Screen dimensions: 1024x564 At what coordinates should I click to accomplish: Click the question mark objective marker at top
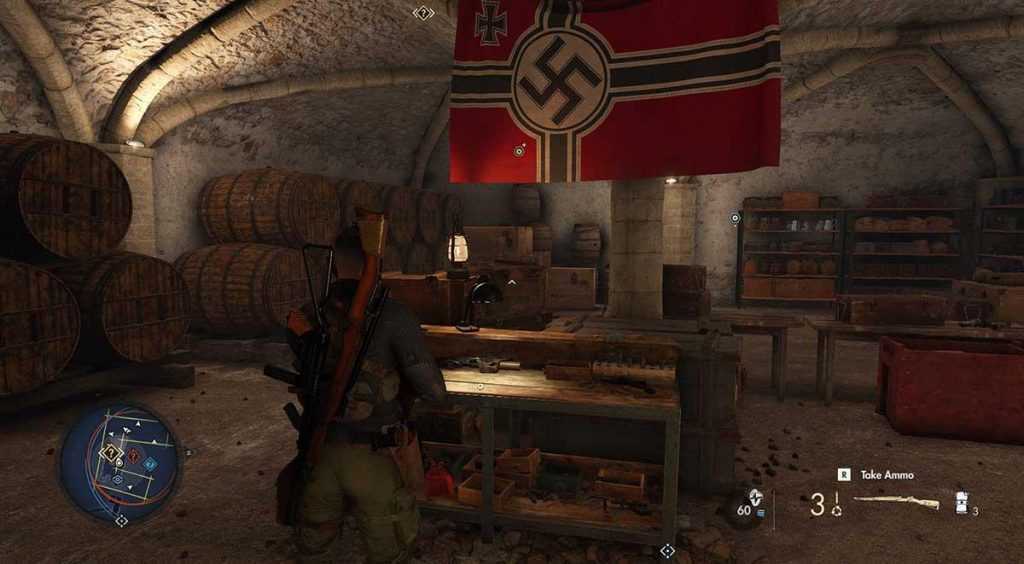tap(423, 13)
